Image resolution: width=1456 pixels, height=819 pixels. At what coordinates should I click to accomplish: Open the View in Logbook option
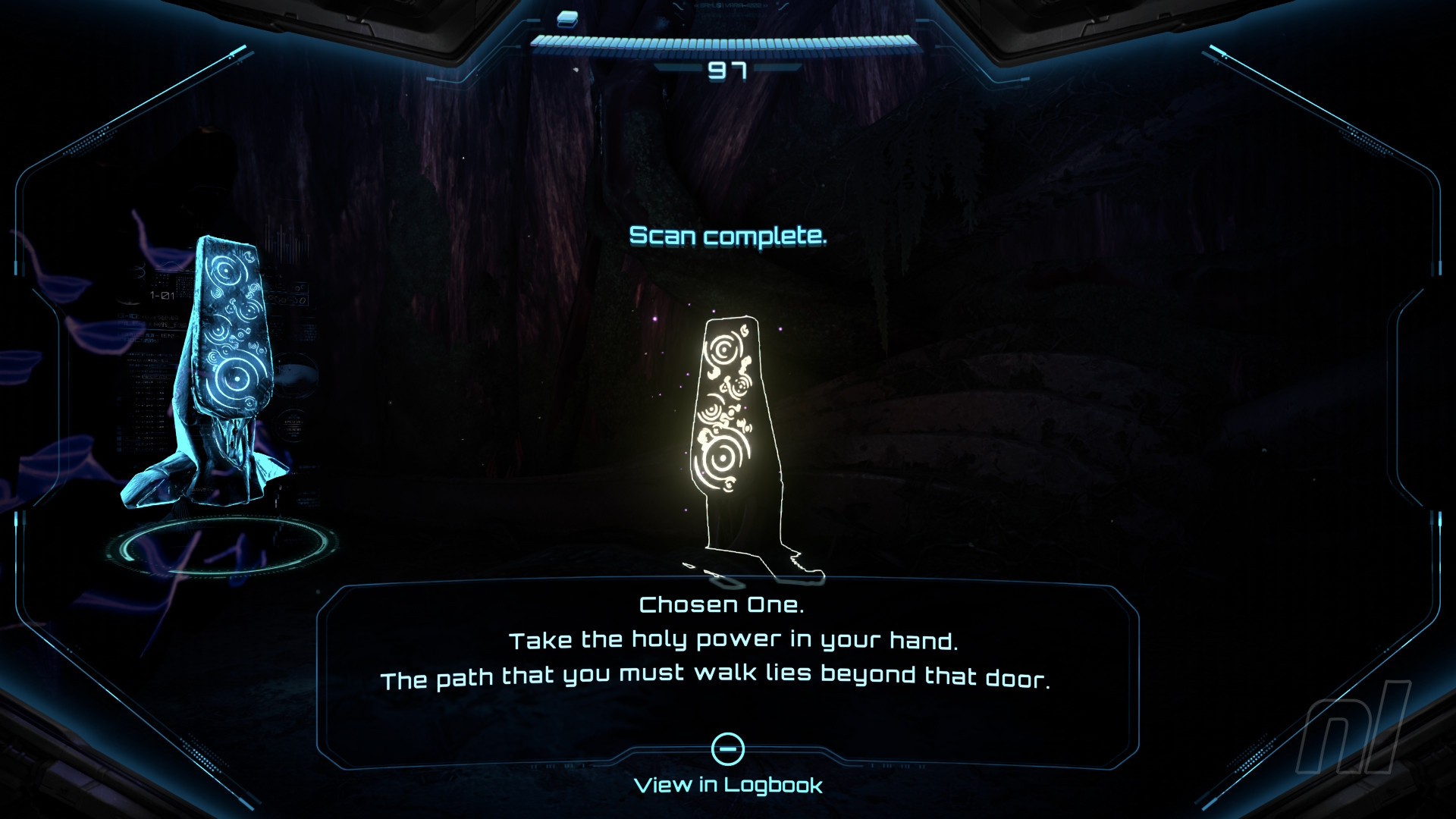coord(728,783)
